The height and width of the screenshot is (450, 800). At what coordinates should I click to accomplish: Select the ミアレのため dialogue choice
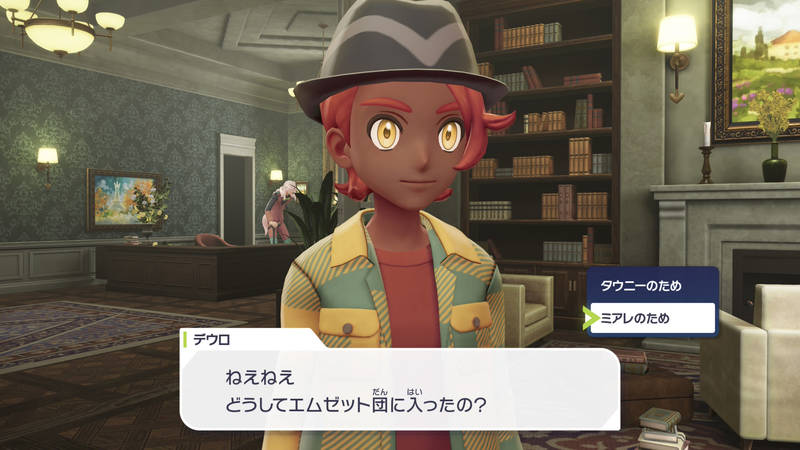651,318
